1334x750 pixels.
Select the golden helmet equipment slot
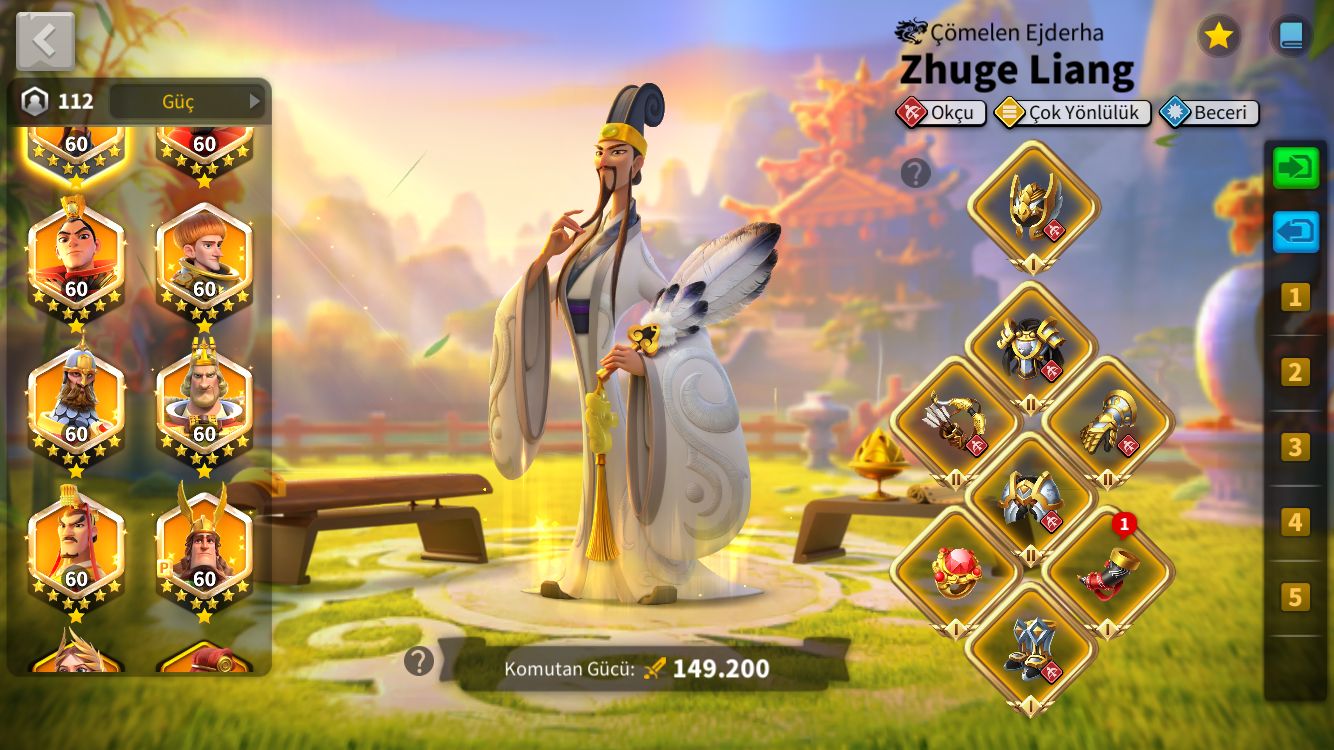click(1033, 207)
